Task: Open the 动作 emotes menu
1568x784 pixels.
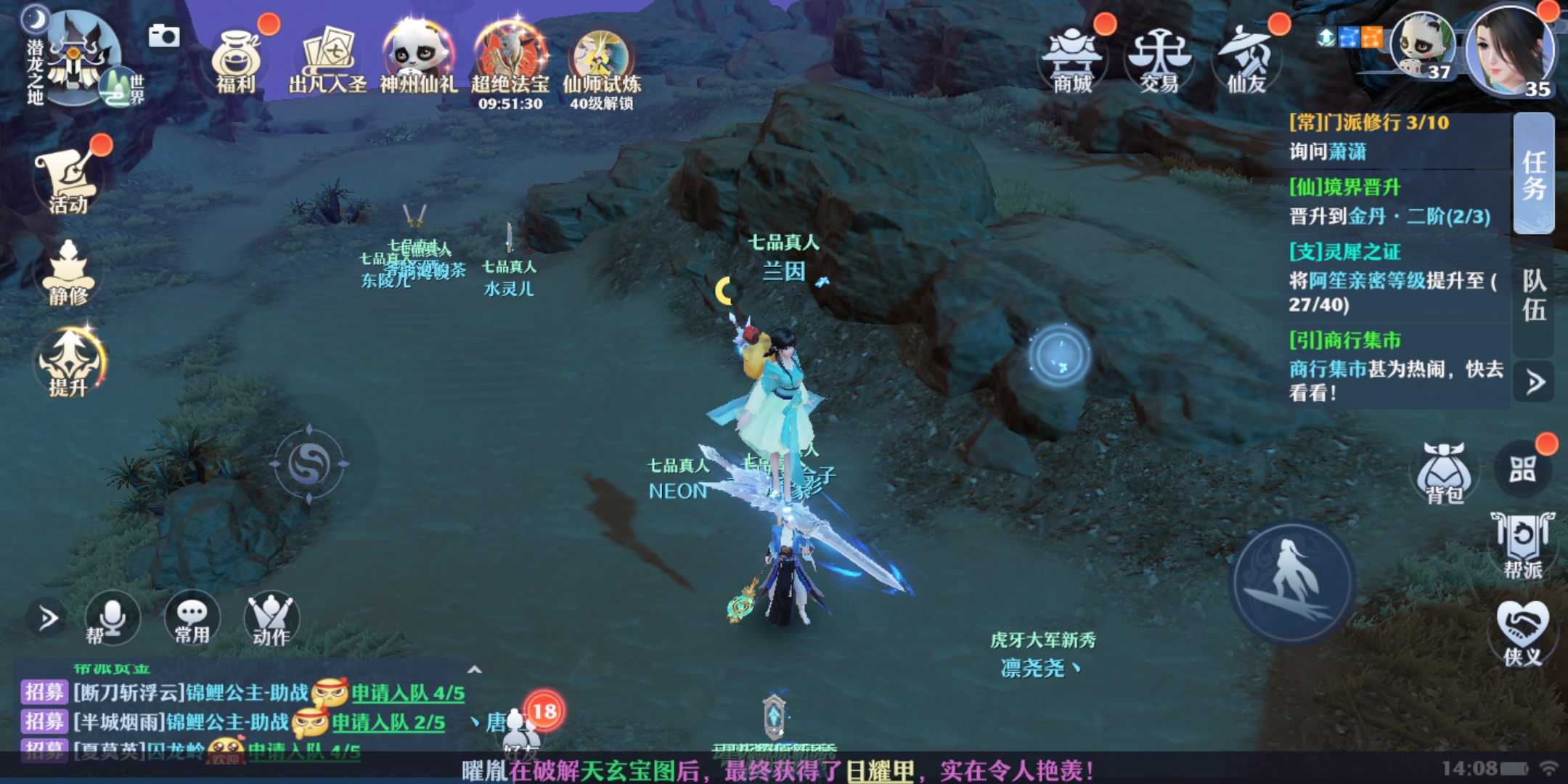Action: coord(271,618)
